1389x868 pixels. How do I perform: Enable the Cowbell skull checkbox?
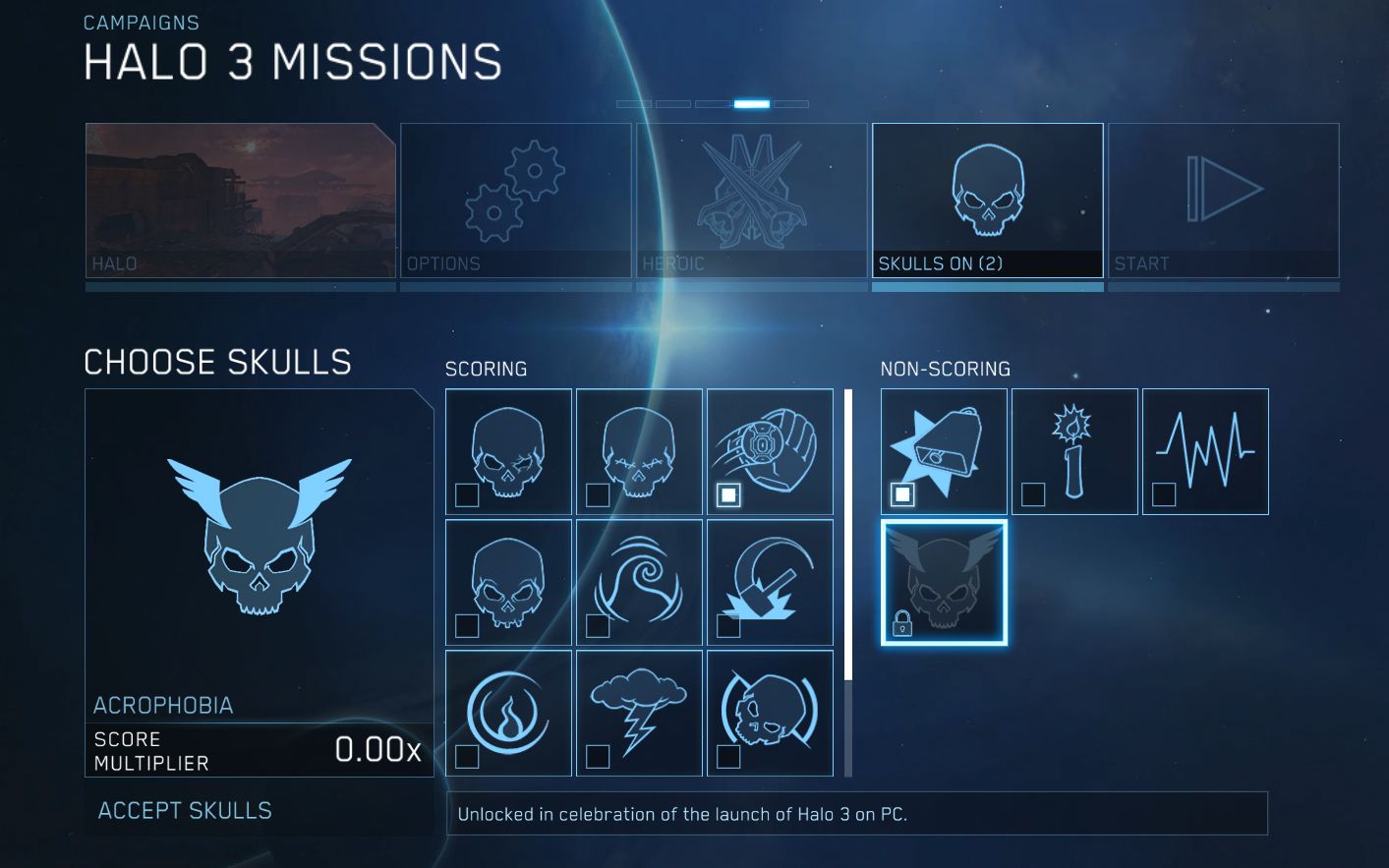(900, 494)
